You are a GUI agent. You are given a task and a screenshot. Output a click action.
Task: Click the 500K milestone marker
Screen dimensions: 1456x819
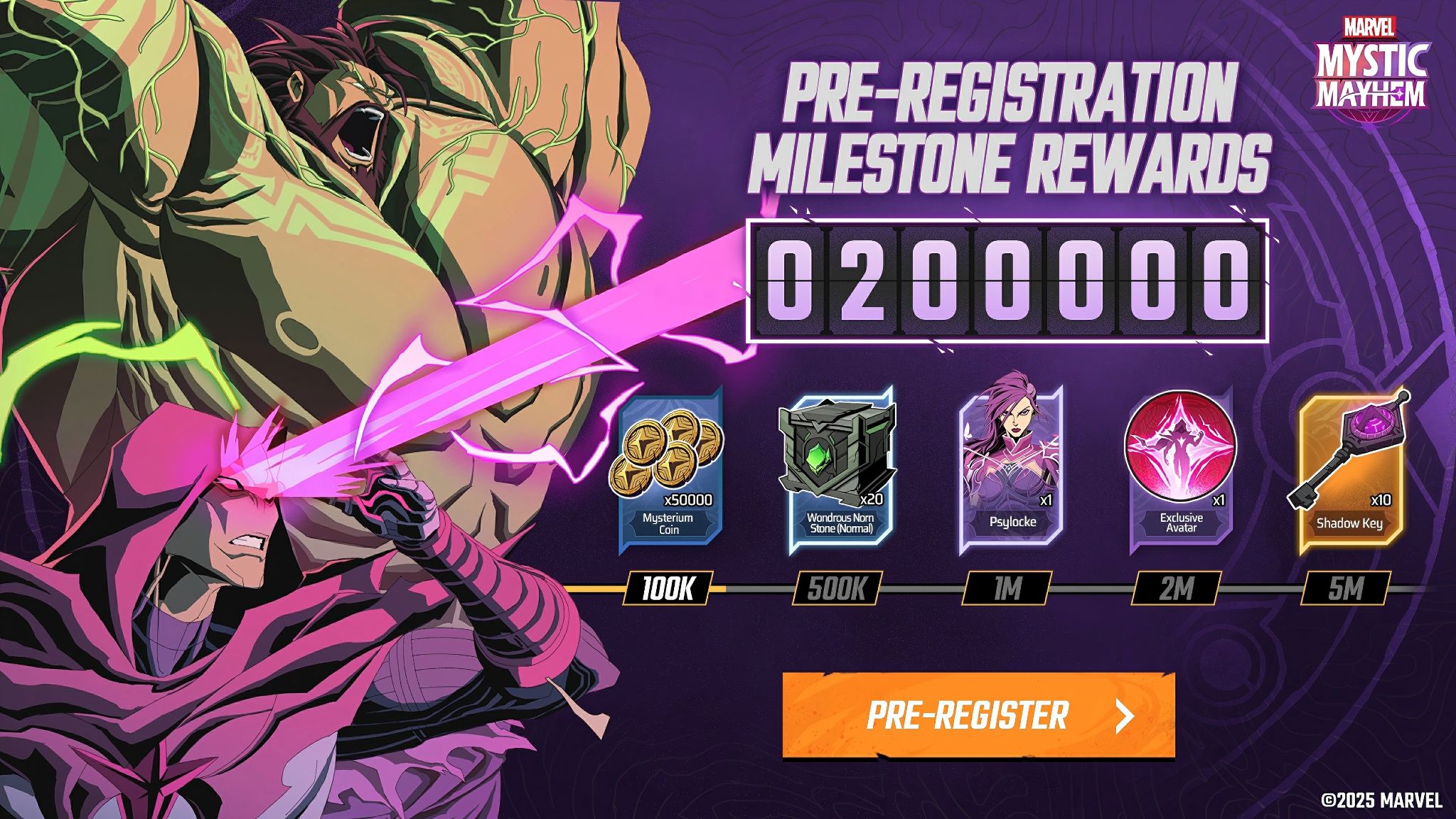tap(837, 589)
